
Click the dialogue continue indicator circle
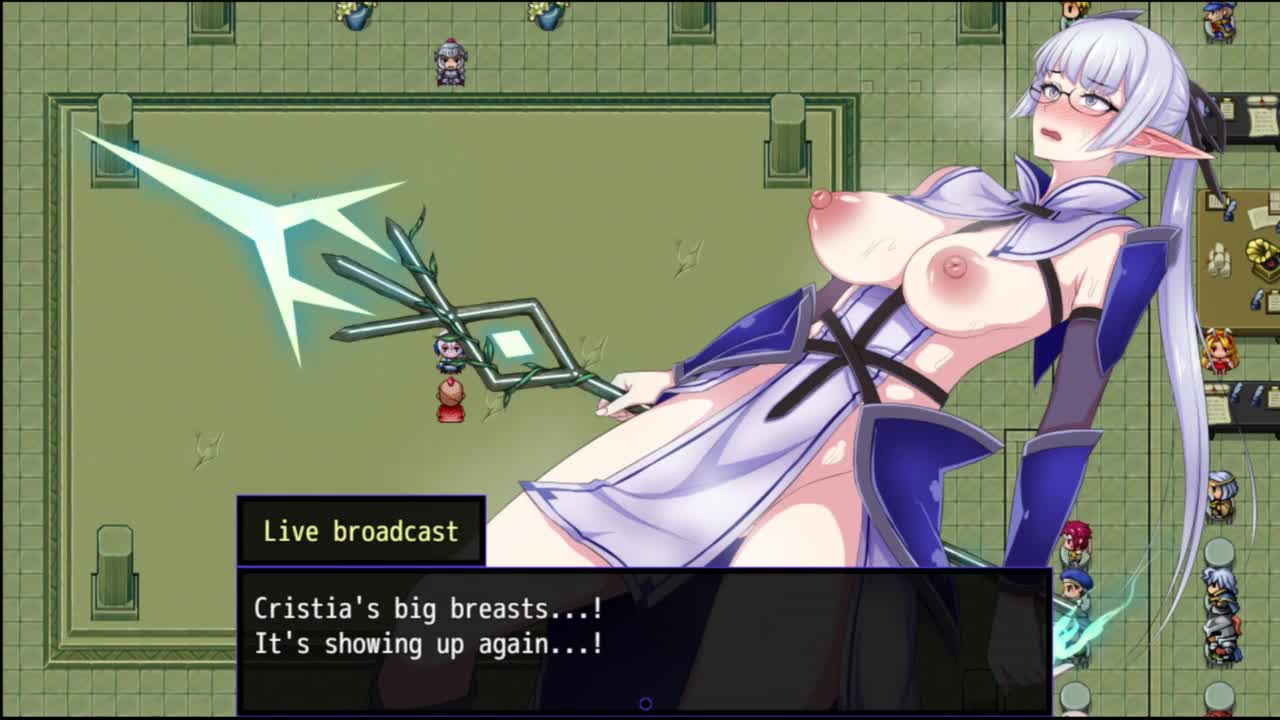[x=645, y=704]
